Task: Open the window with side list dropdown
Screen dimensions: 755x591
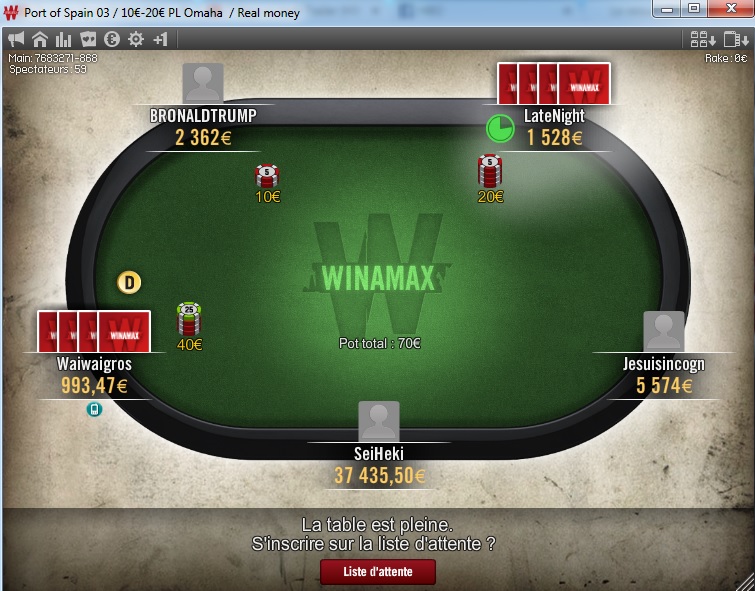Action: [x=735, y=40]
